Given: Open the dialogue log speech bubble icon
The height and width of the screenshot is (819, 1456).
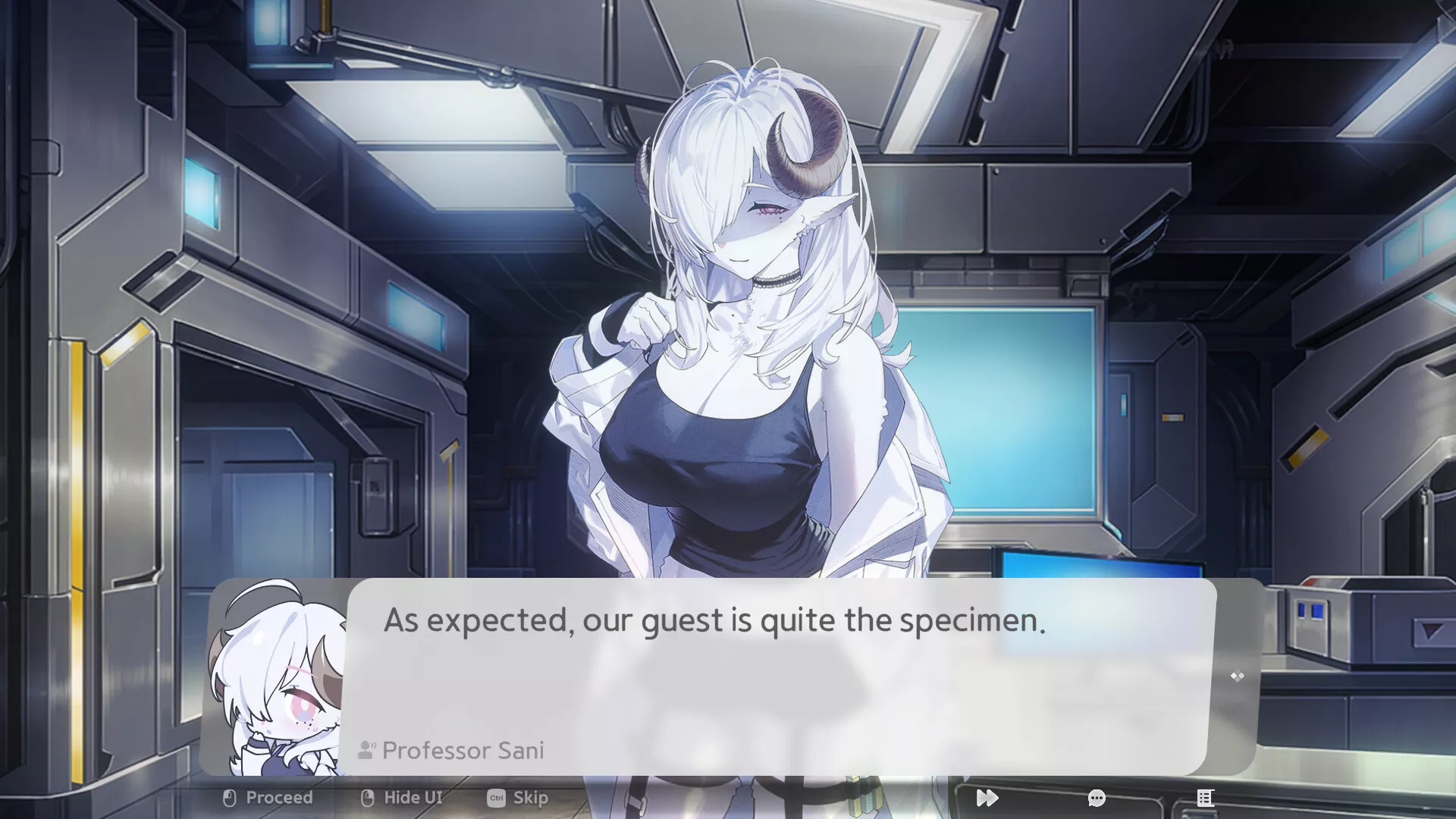Looking at the screenshot, I should [x=1097, y=798].
